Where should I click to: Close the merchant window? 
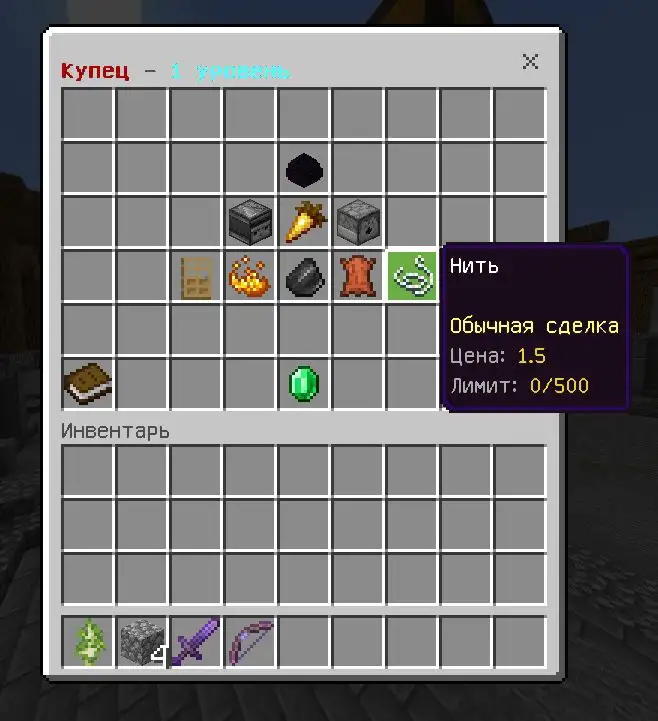(530, 62)
